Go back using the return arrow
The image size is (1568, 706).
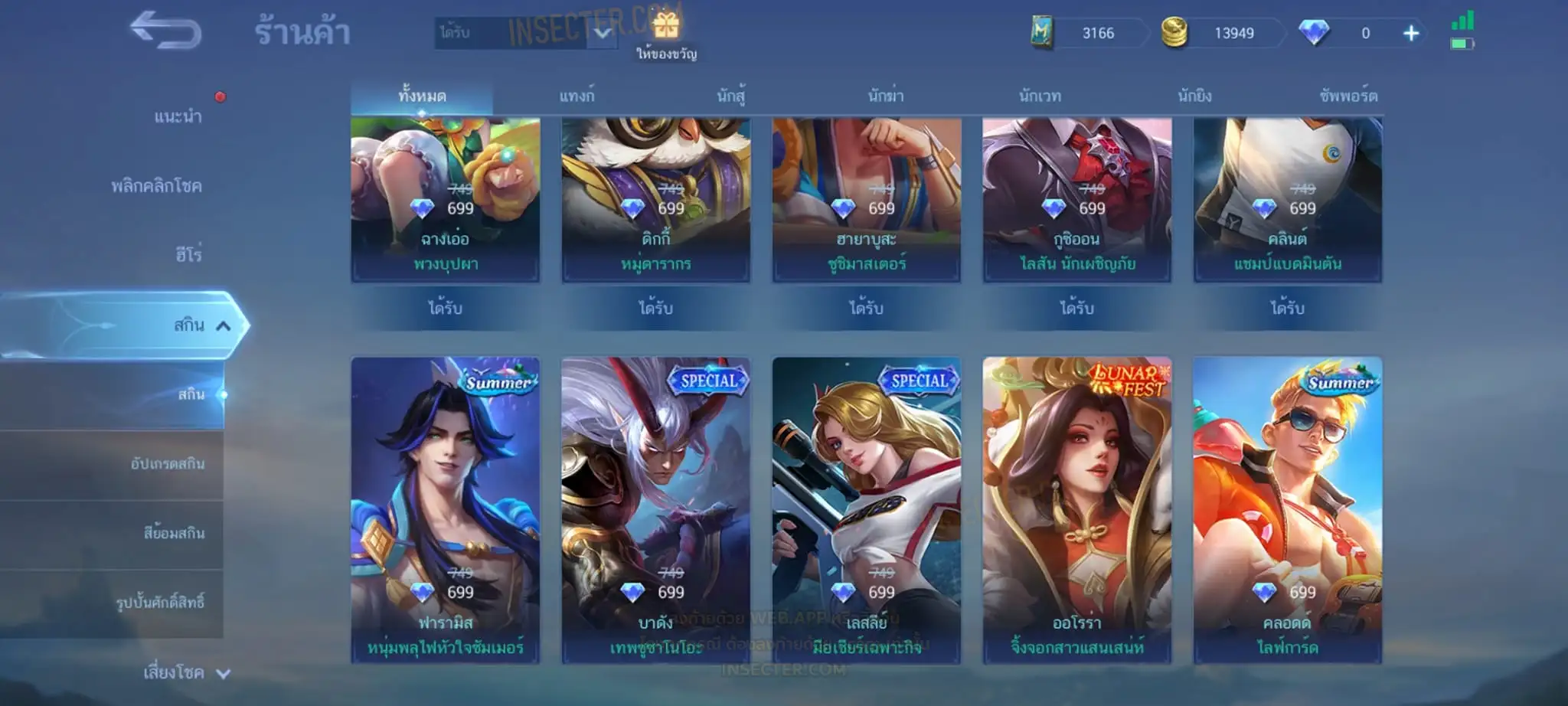pyautogui.click(x=165, y=31)
